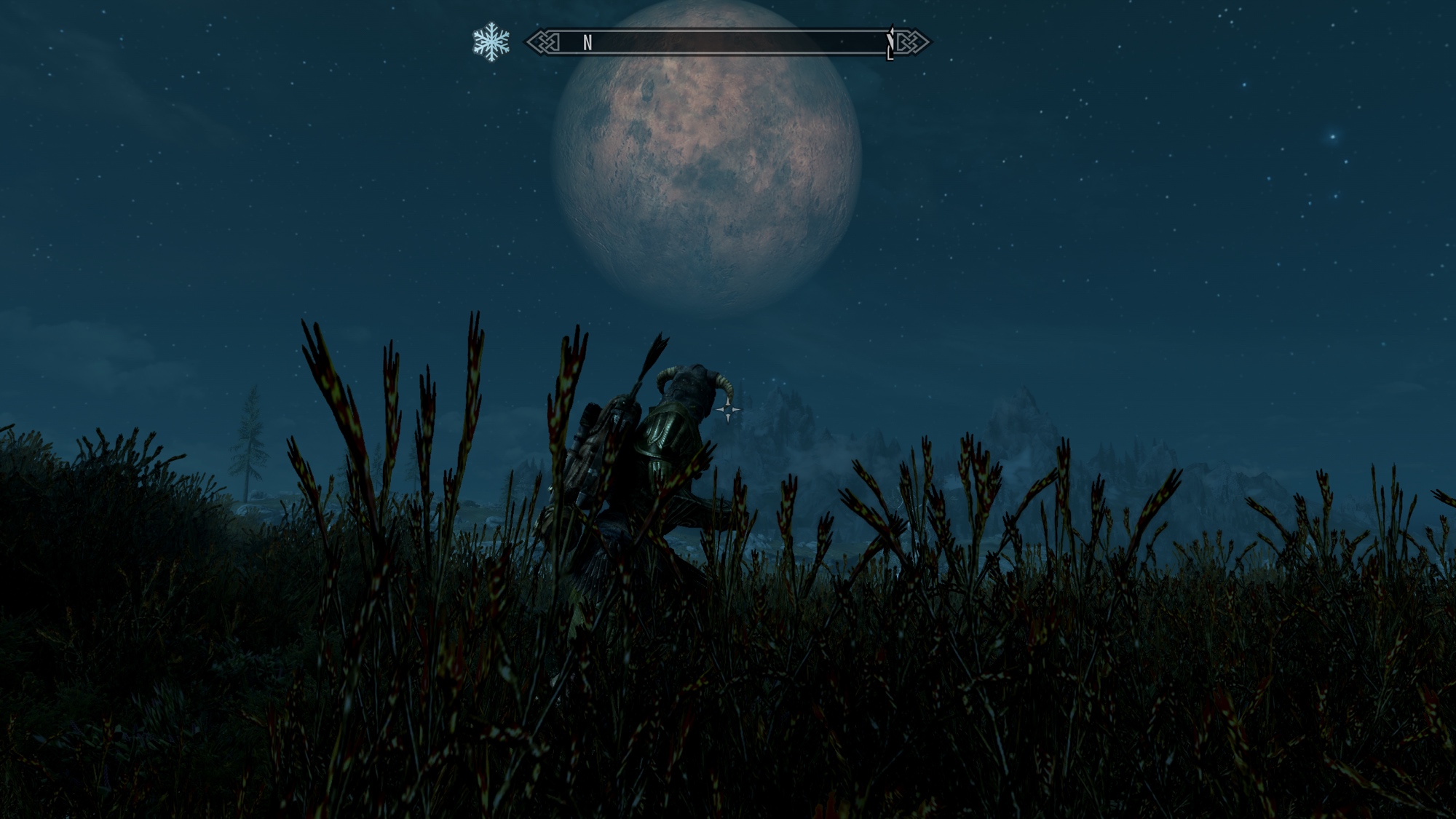Click the location marker on the compass
1456x819 pixels.
click(x=890, y=44)
